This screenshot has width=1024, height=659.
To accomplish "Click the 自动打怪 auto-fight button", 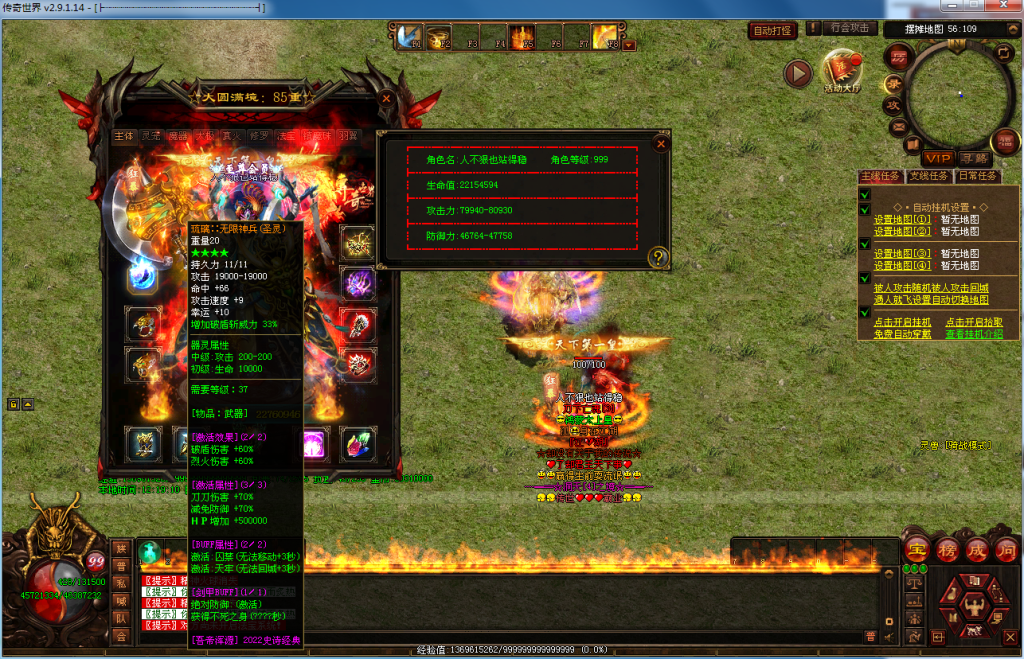I will [x=772, y=31].
